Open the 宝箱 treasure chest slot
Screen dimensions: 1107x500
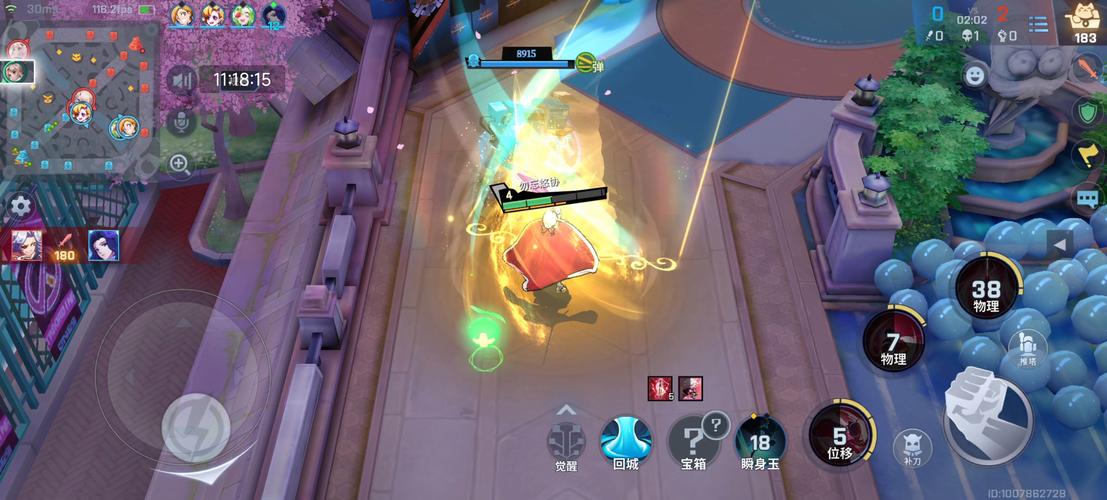(694, 441)
